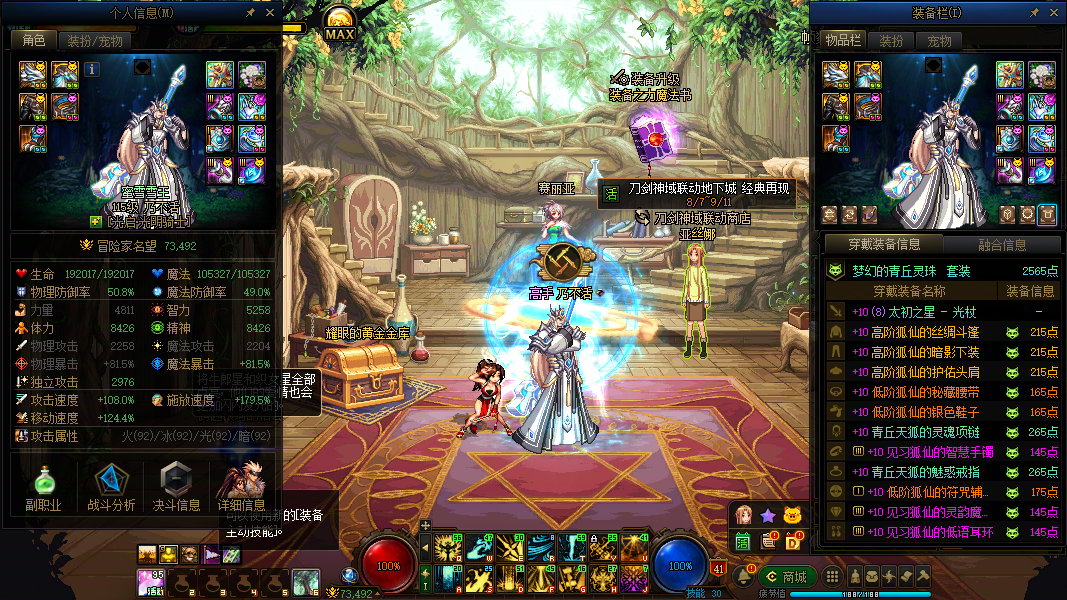Open the yellow bear face icon
This screenshot has height=600, width=1067.
point(793,516)
